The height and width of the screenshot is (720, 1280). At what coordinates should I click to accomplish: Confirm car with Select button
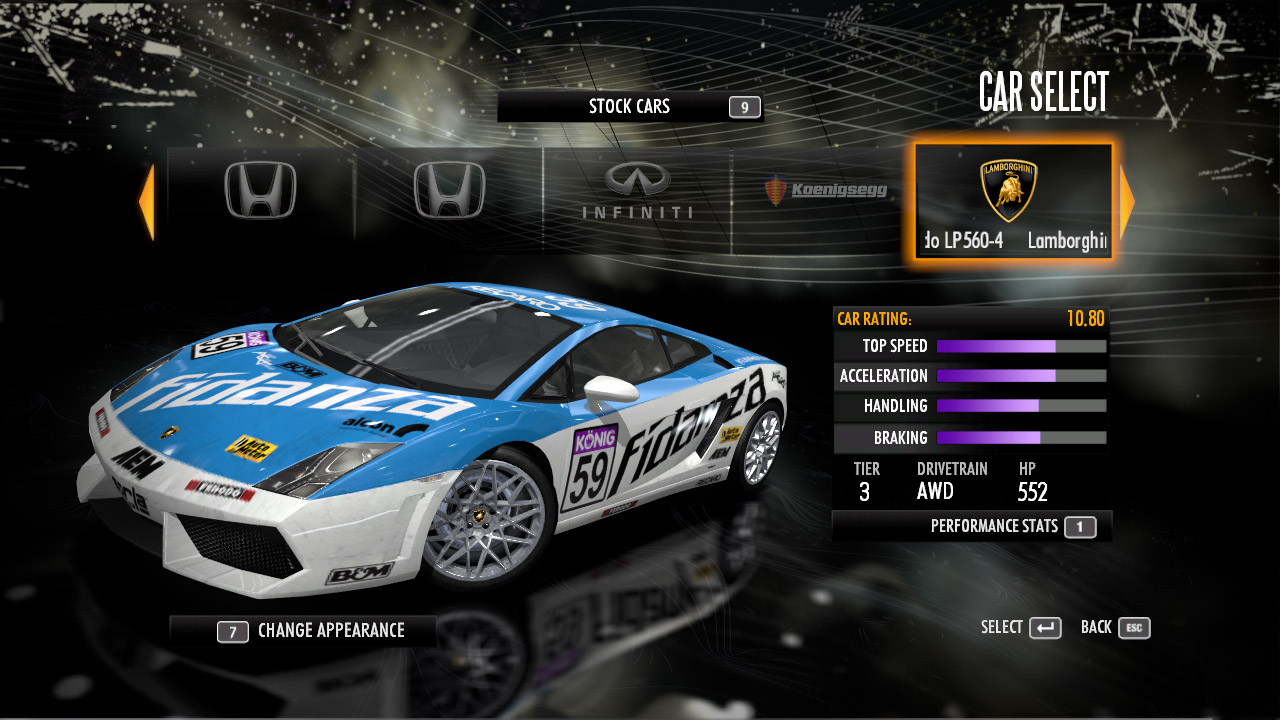tap(1021, 628)
